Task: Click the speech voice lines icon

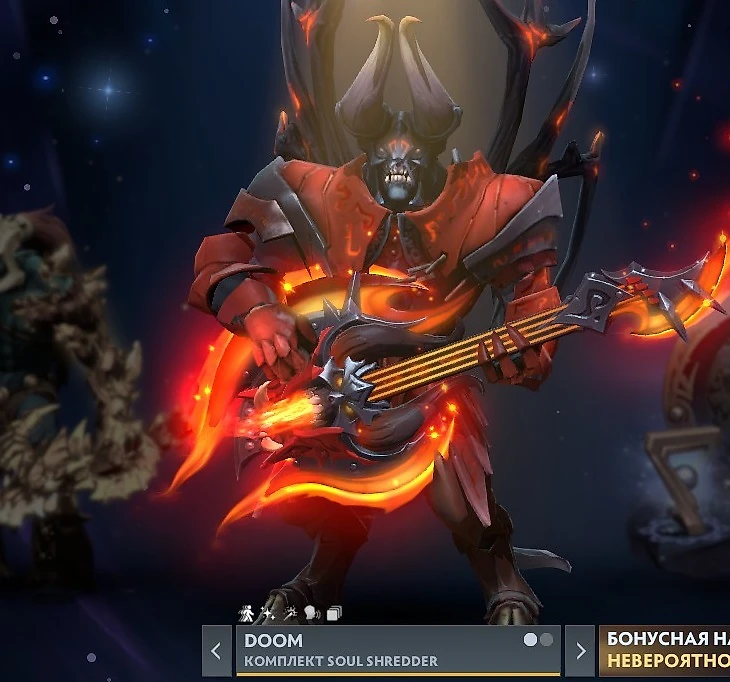Action: [x=311, y=613]
